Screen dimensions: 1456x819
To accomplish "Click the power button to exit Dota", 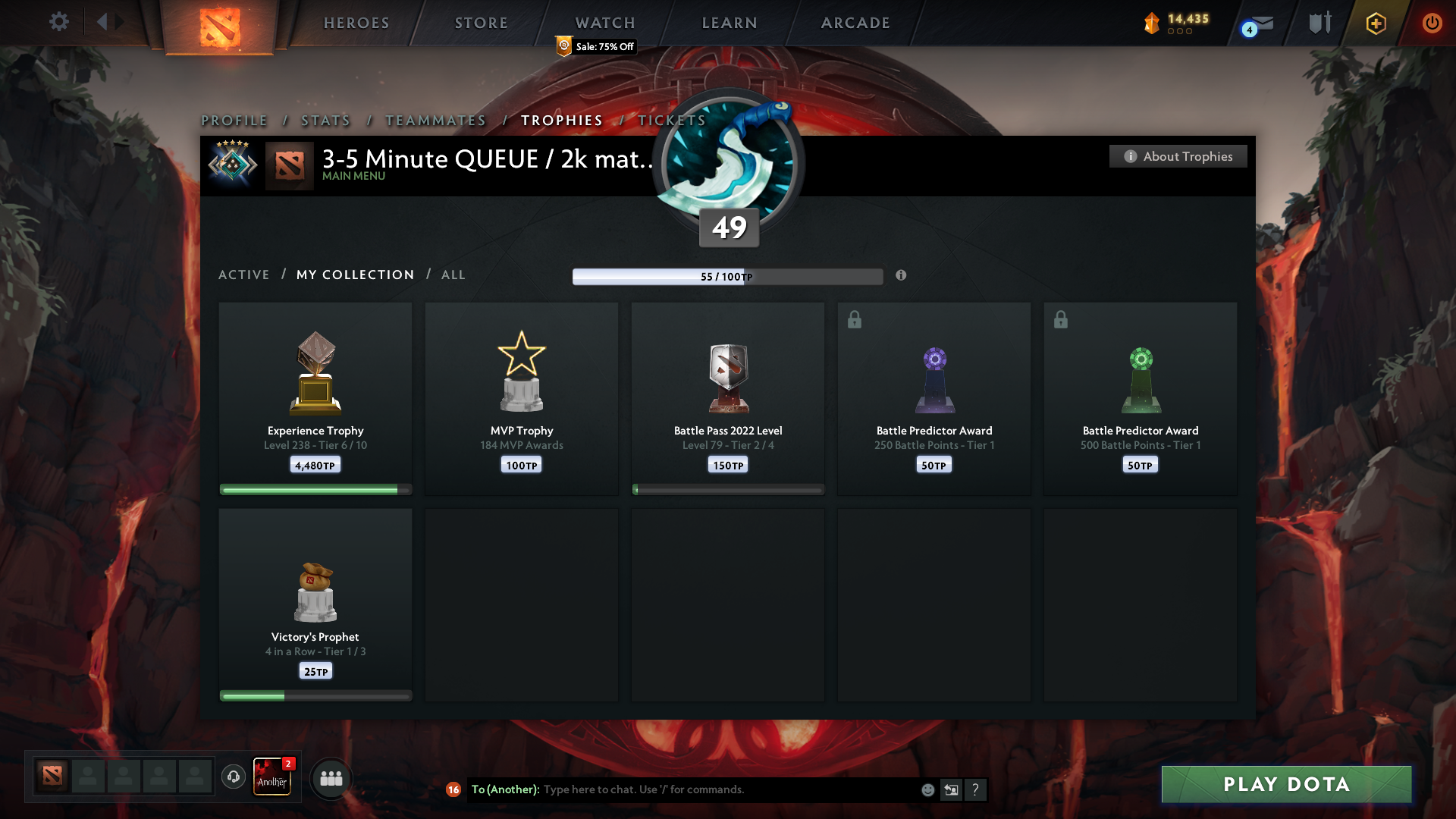I will (1432, 23).
